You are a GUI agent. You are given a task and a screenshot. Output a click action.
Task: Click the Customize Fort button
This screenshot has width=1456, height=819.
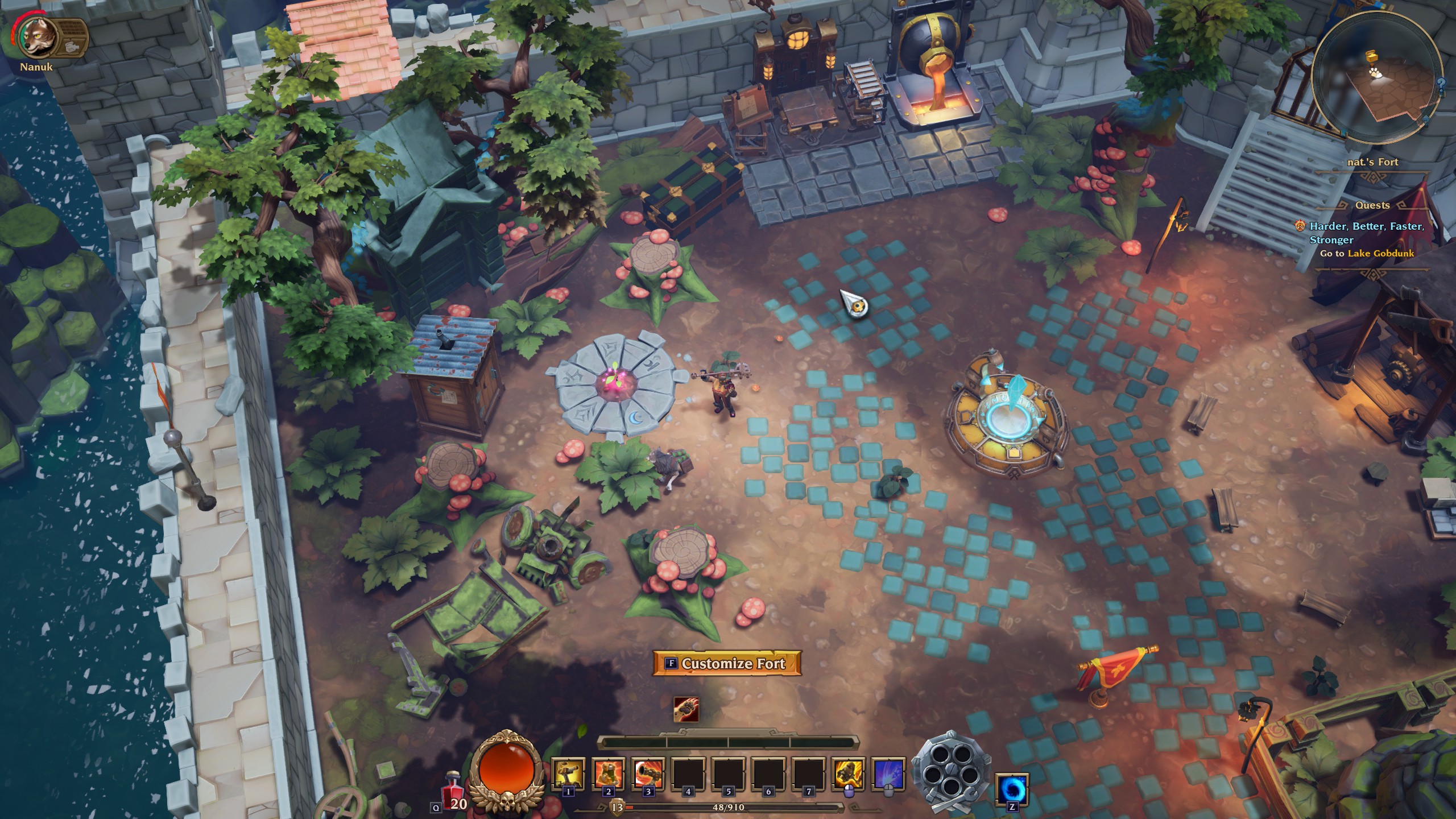click(x=727, y=663)
